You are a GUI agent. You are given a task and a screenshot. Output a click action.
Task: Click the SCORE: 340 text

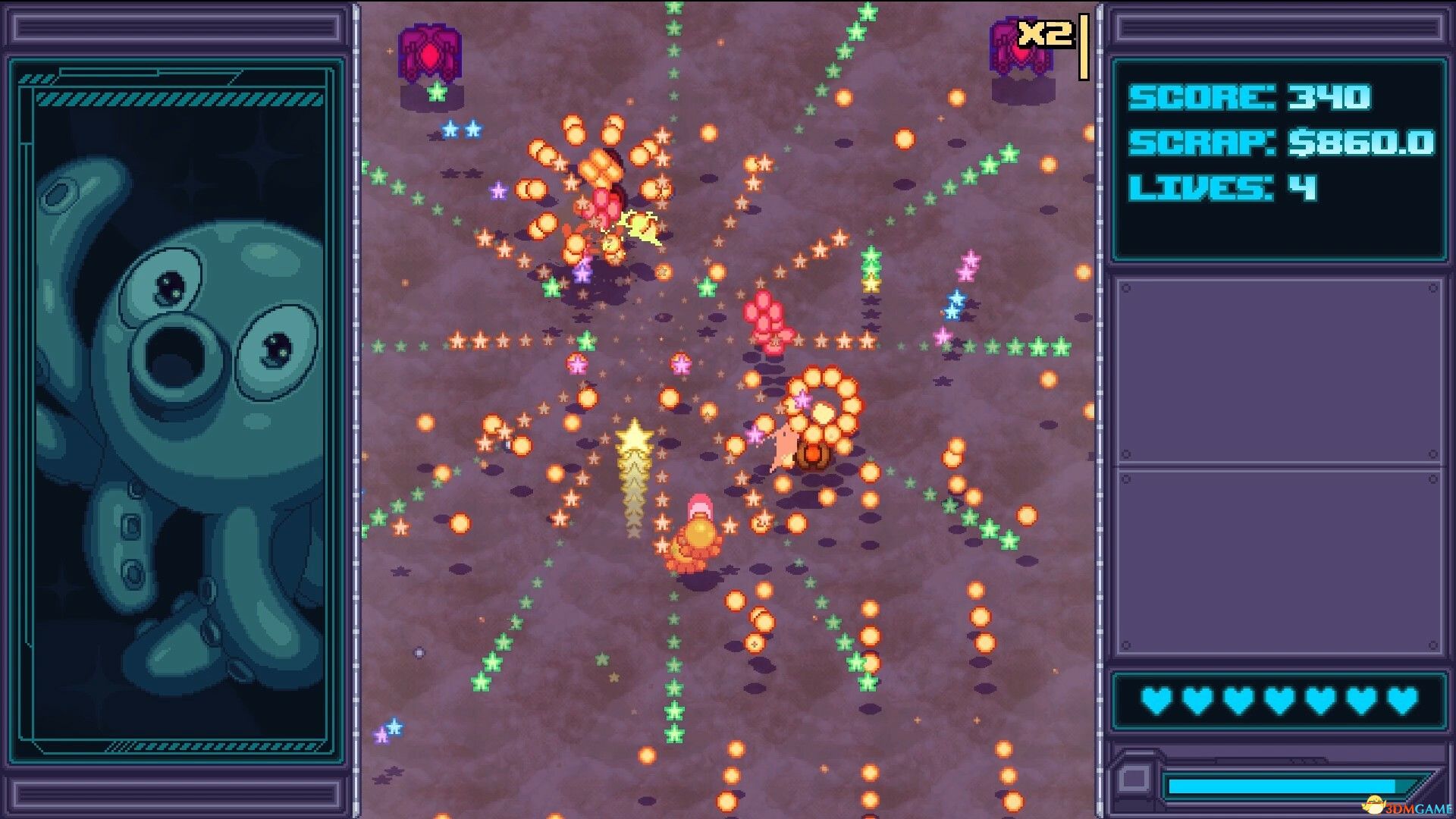click(x=1251, y=97)
